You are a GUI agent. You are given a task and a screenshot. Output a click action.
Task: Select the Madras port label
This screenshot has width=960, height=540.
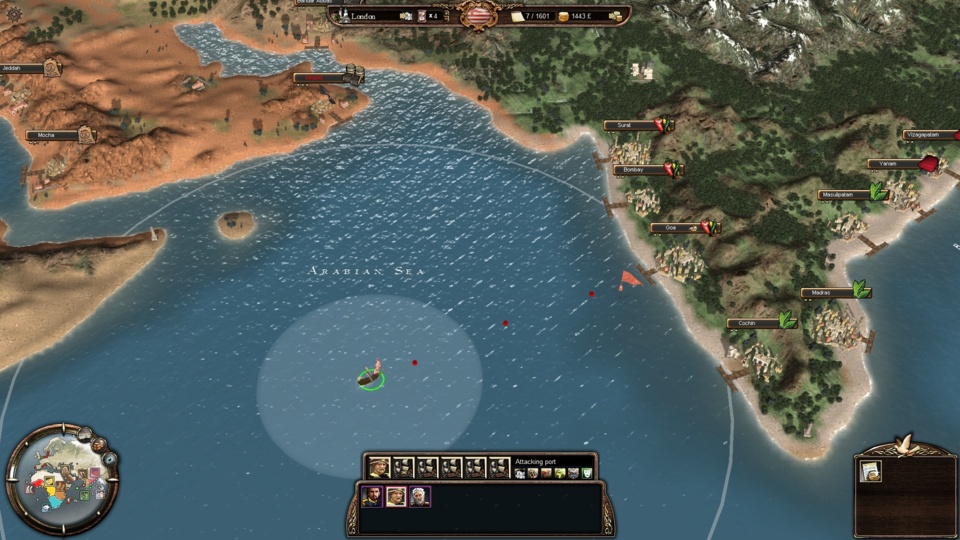pos(826,293)
